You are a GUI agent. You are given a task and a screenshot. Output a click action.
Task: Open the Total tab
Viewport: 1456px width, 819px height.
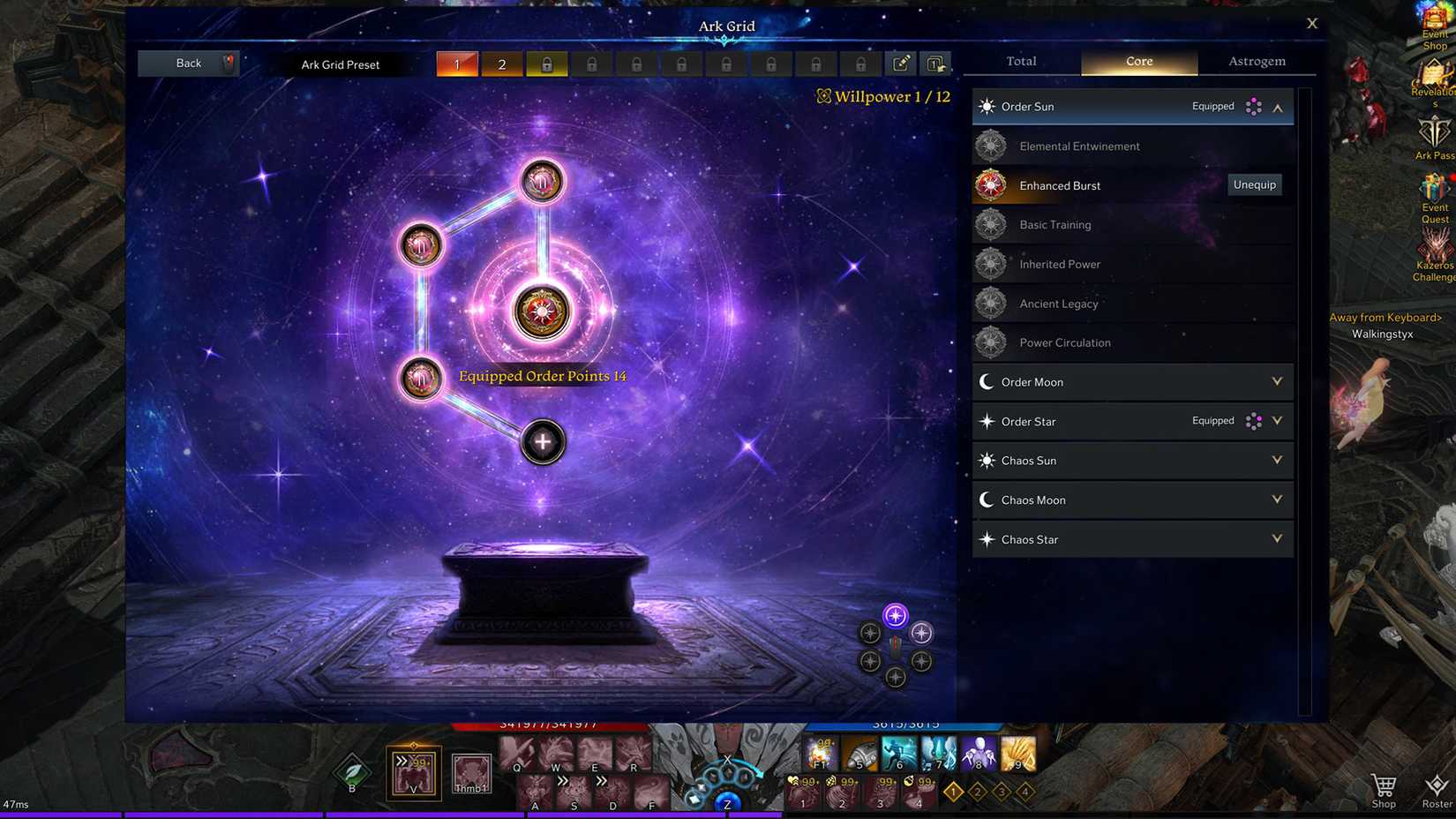(x=1021, y=62)
